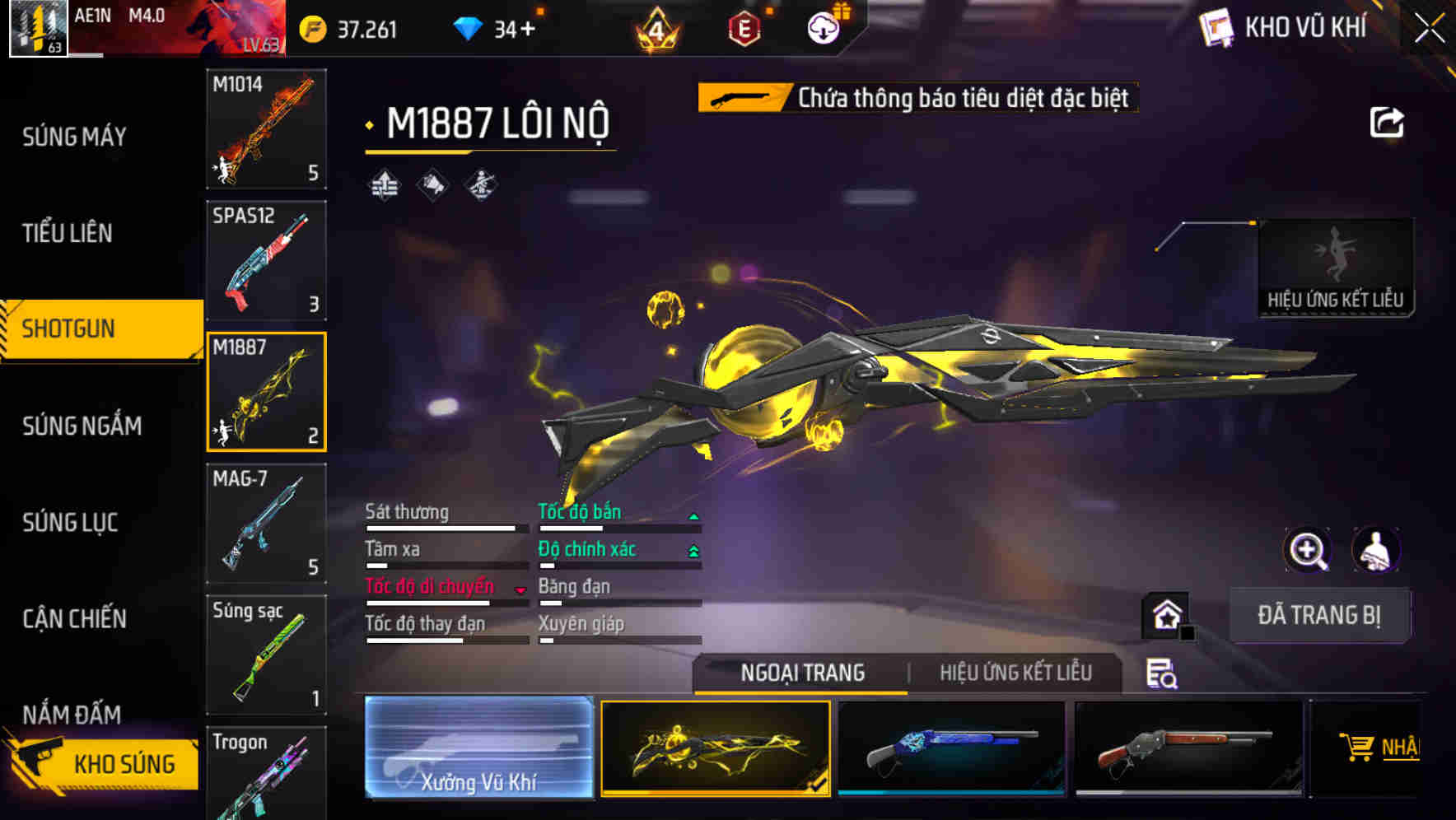The image size is (1456, 820).
Task: Click the share icon at the top right
Action: 1388,122
